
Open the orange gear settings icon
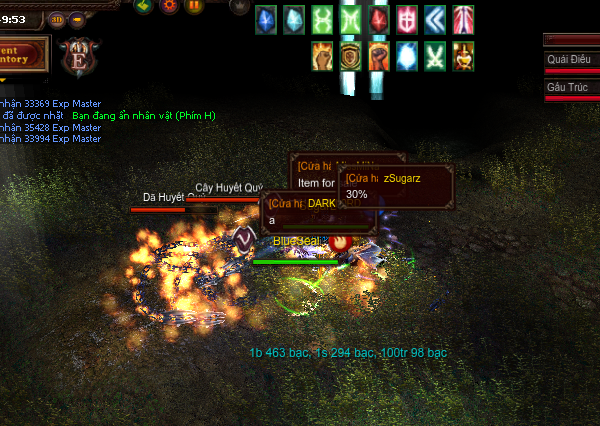[169, 6]
